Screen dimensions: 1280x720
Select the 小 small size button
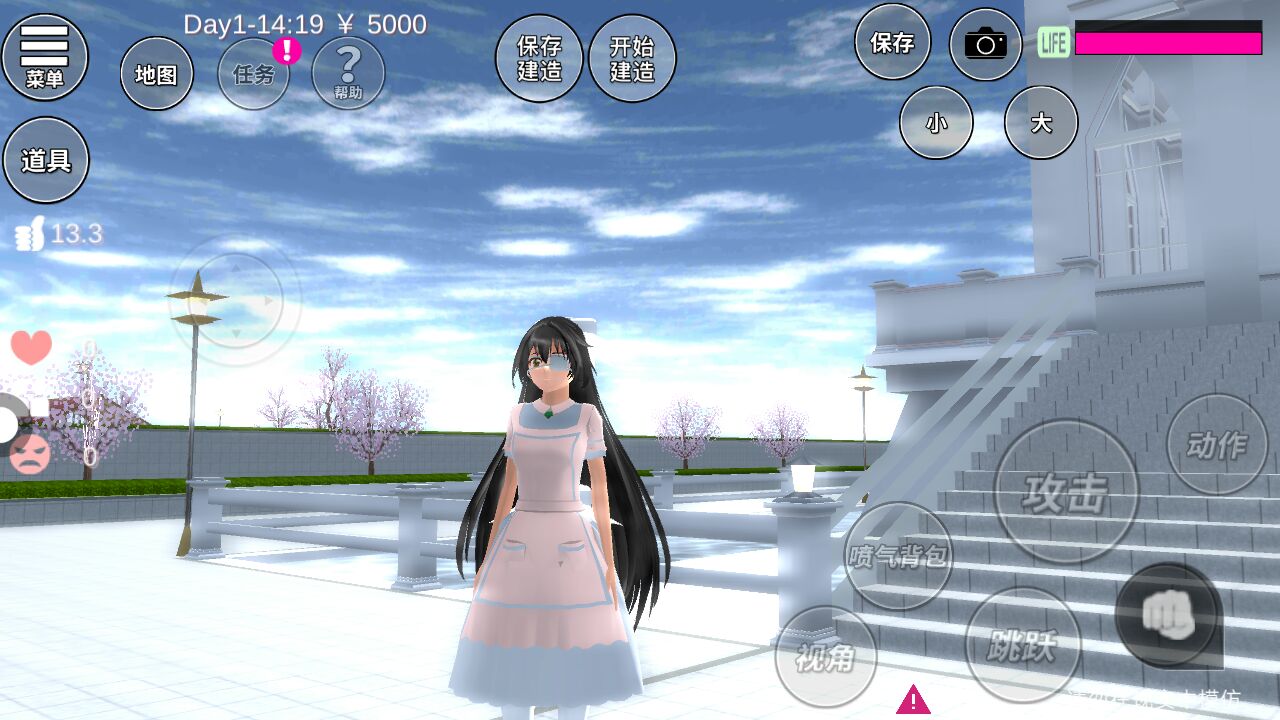[936, 122]
